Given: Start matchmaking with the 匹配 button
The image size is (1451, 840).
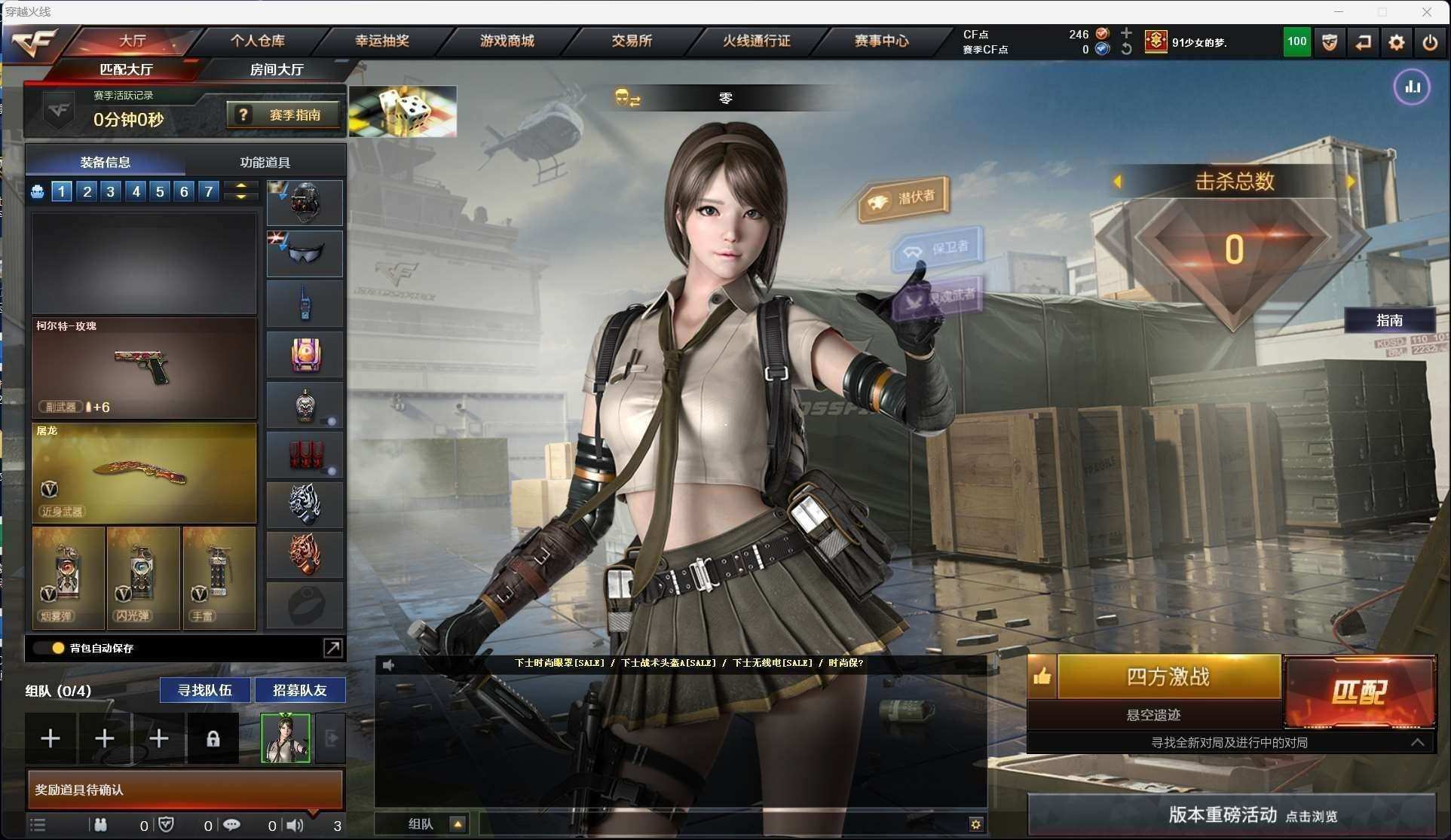Looking at the screenshot, I should click(1359, 692).
